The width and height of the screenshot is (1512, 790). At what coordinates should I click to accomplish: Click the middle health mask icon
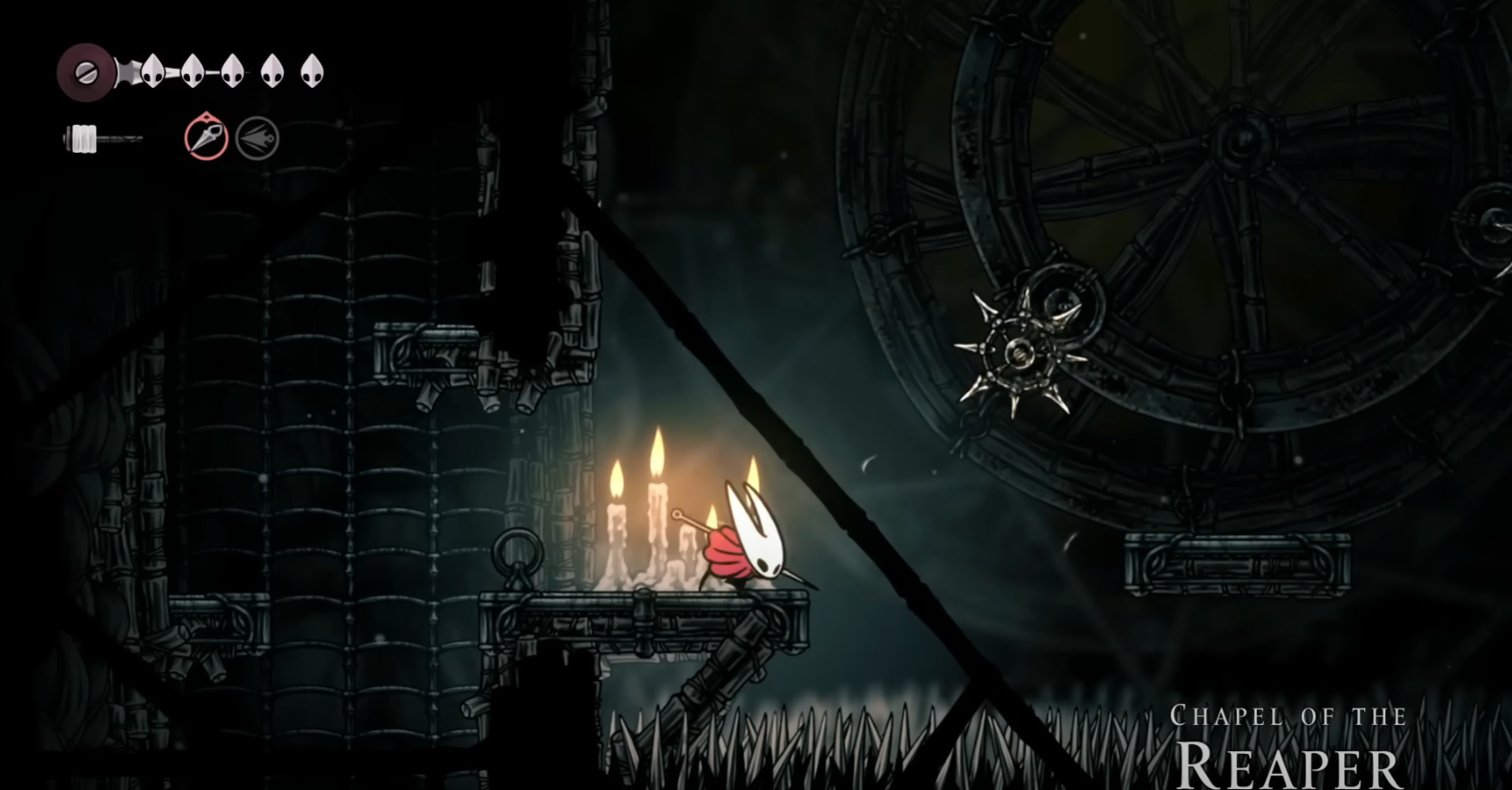click(232, 70)
